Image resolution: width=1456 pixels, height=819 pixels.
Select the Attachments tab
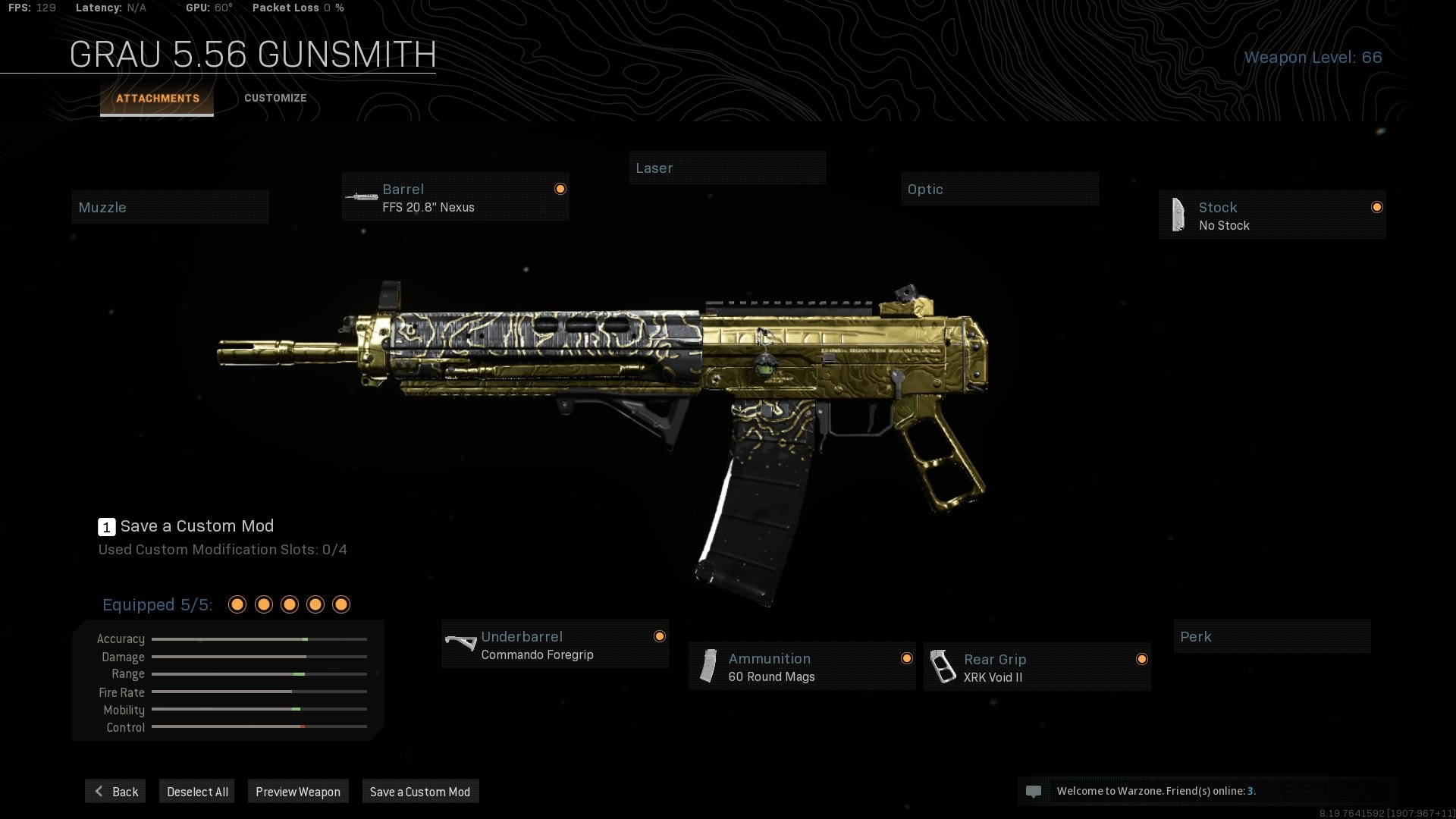point(156,98)
